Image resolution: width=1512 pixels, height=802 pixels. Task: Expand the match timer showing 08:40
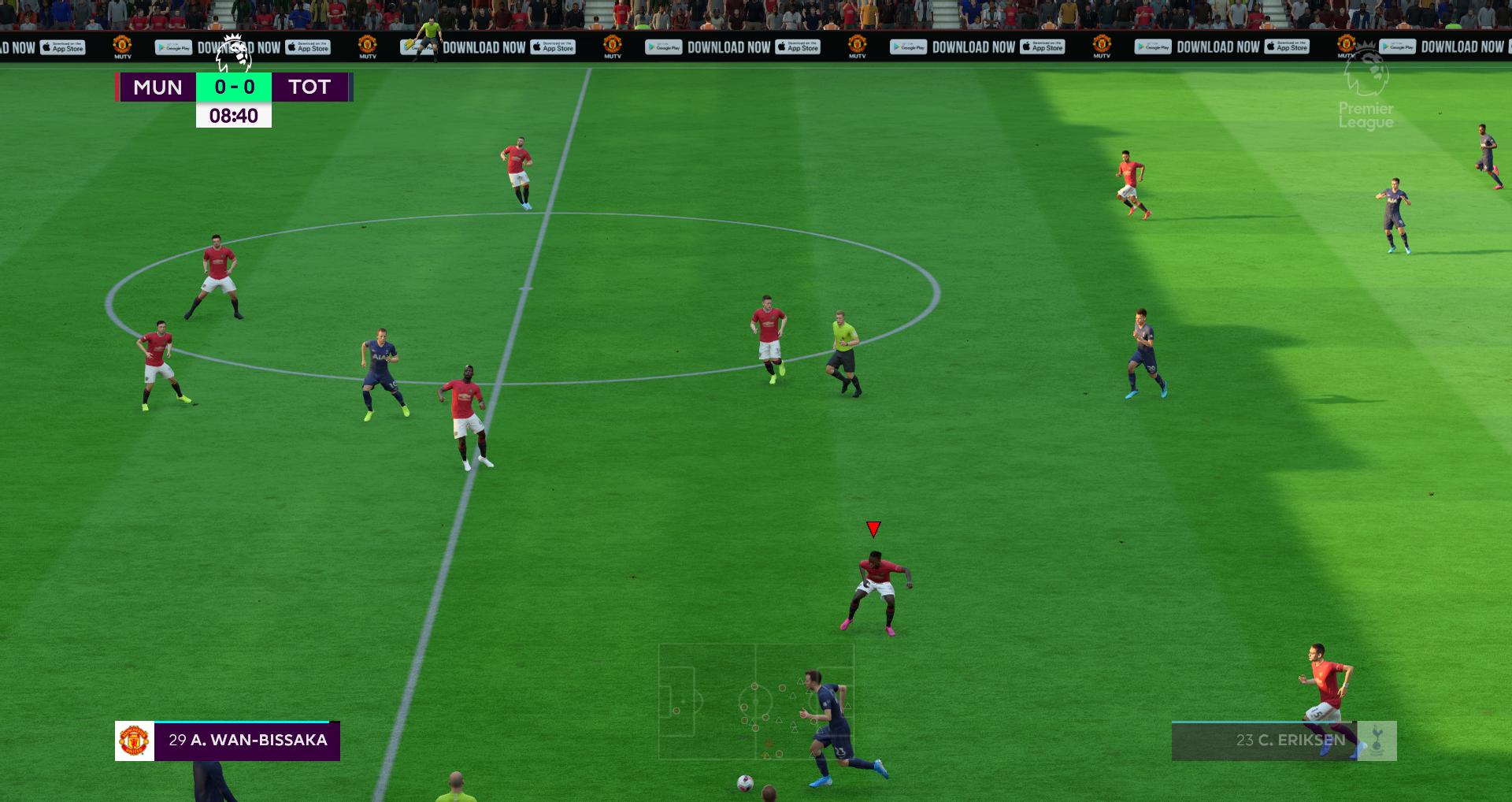pos(234,115)
